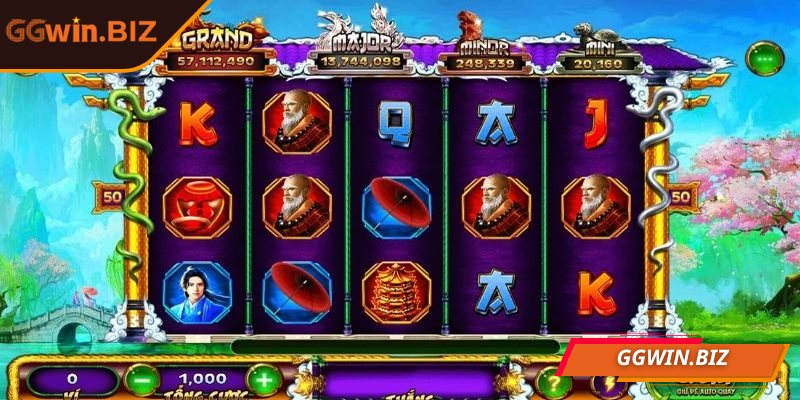The width and height of the screenshot is (800, 400).
Task: Click the GGwin.BIZ logo in the corner
Action: [82, 29]
